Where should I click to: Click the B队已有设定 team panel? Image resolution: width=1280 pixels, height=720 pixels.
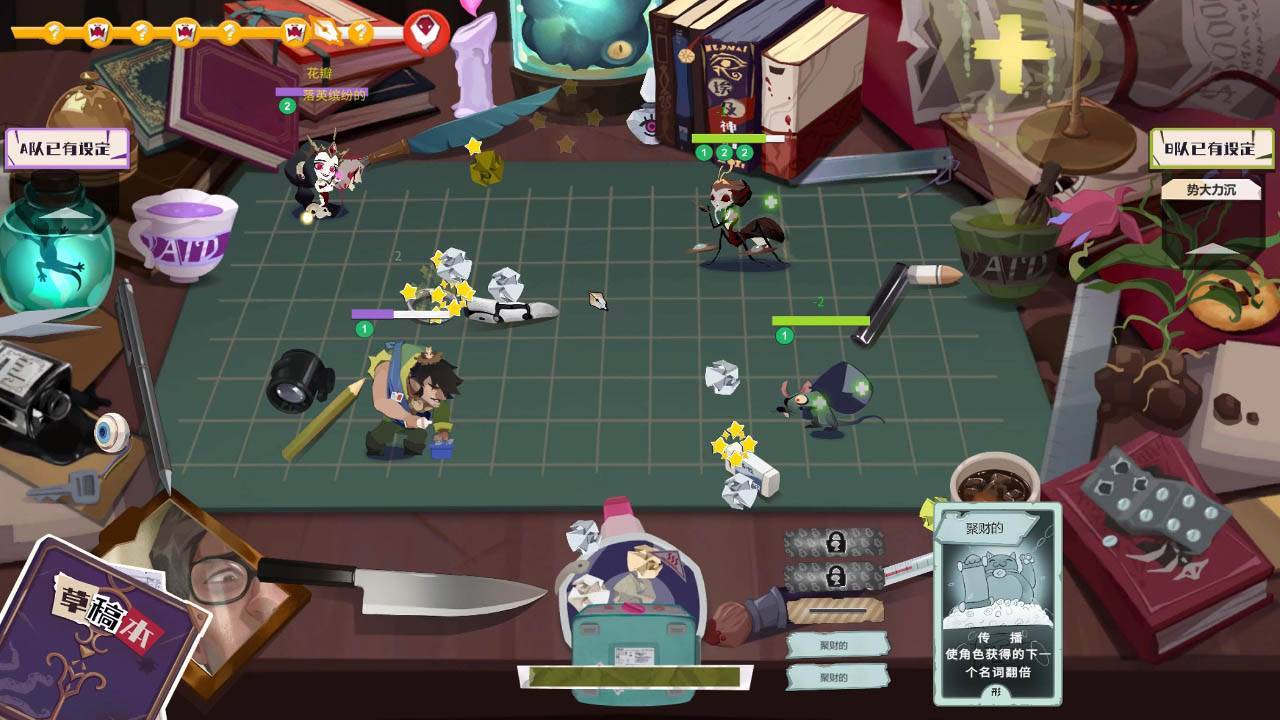tap(1211, 149)
